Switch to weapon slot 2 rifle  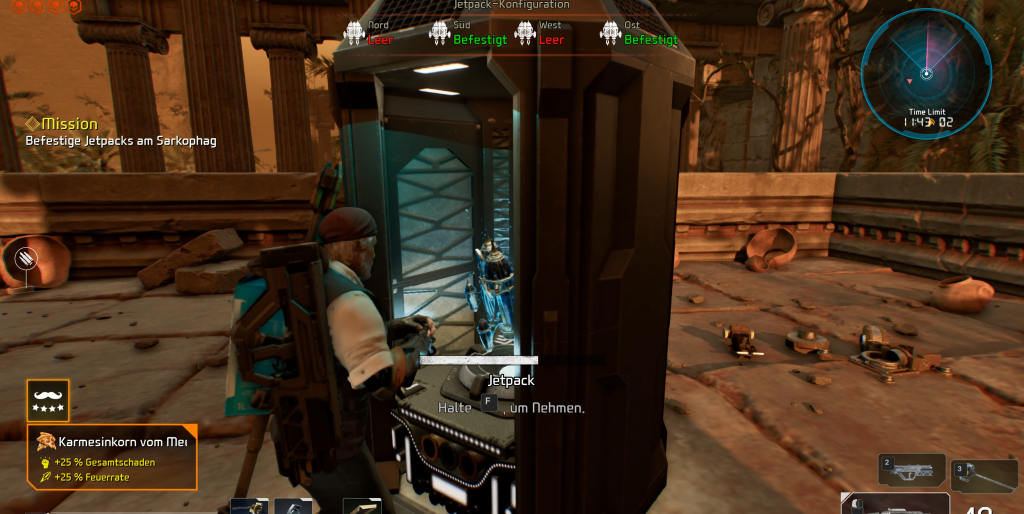pos(909,472)
